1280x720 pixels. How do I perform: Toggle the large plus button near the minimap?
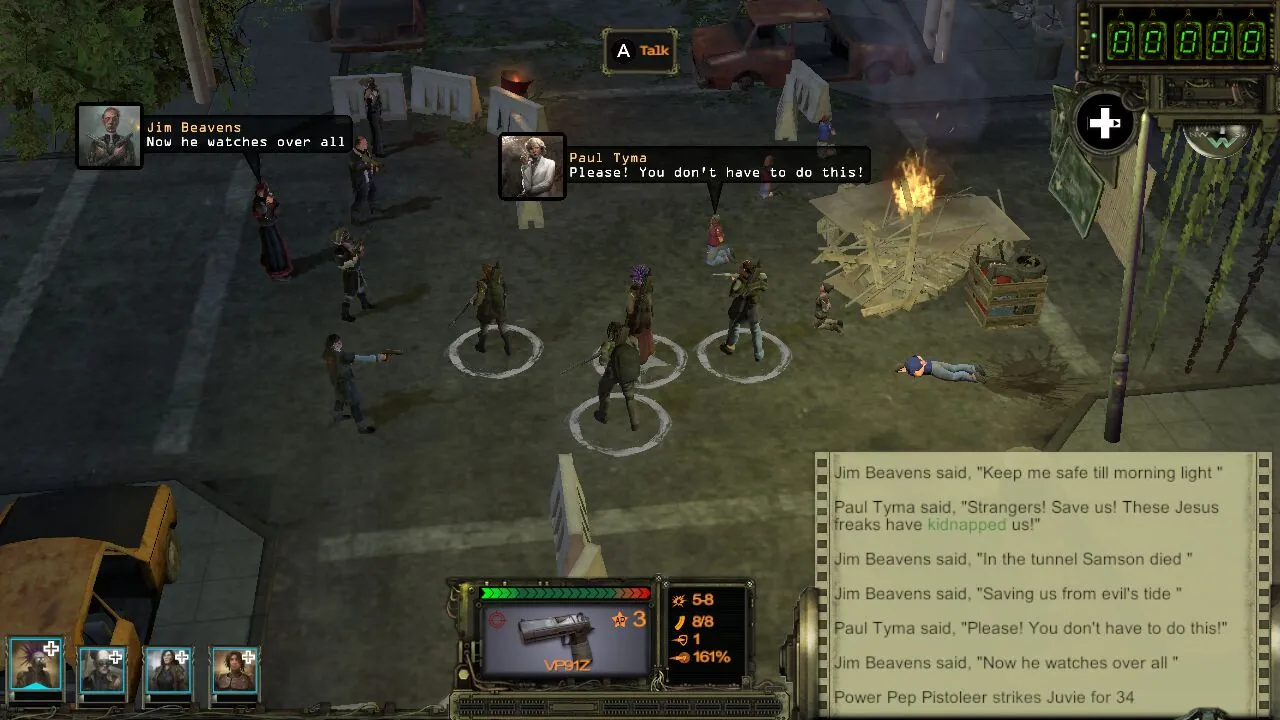pos(1104,123)
